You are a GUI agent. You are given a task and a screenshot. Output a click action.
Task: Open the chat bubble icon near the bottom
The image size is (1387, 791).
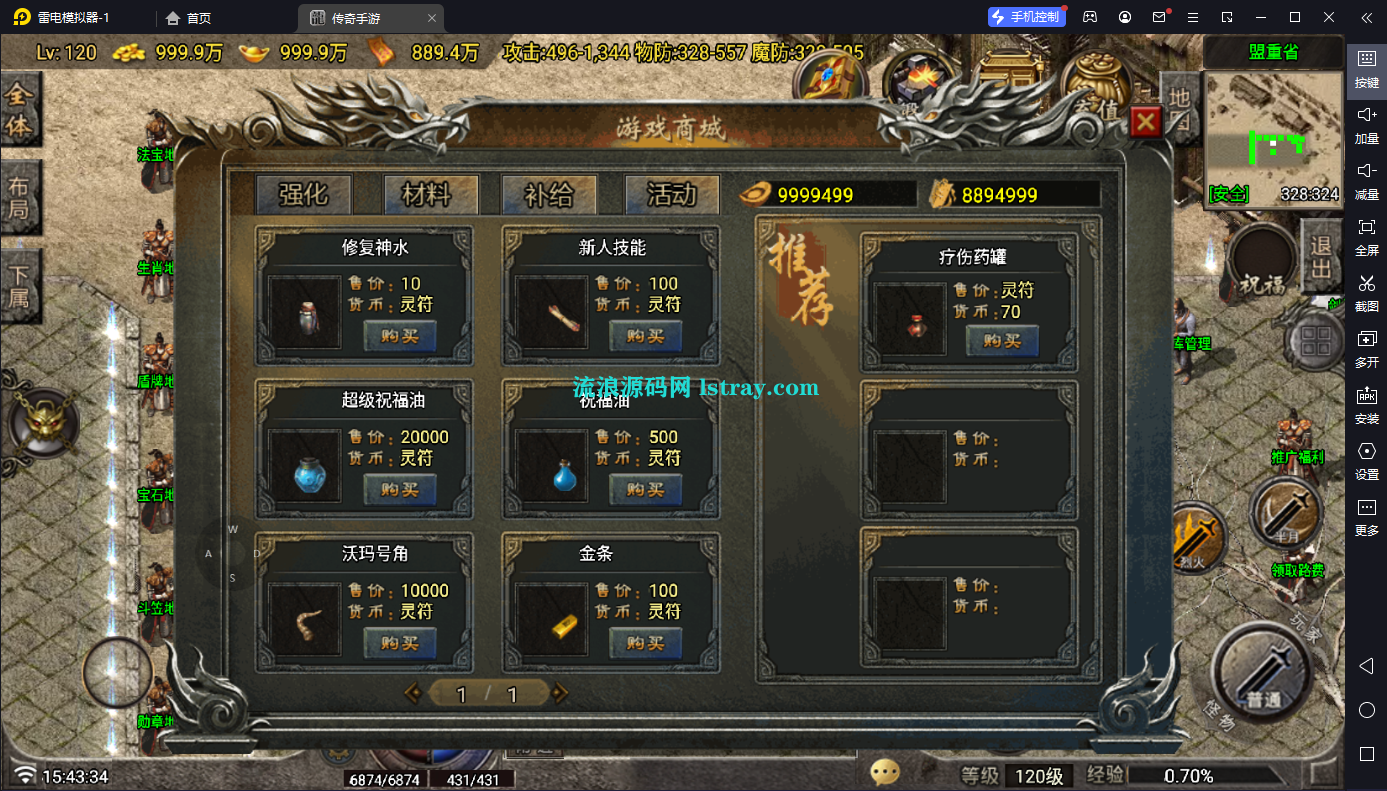point(883,771)
